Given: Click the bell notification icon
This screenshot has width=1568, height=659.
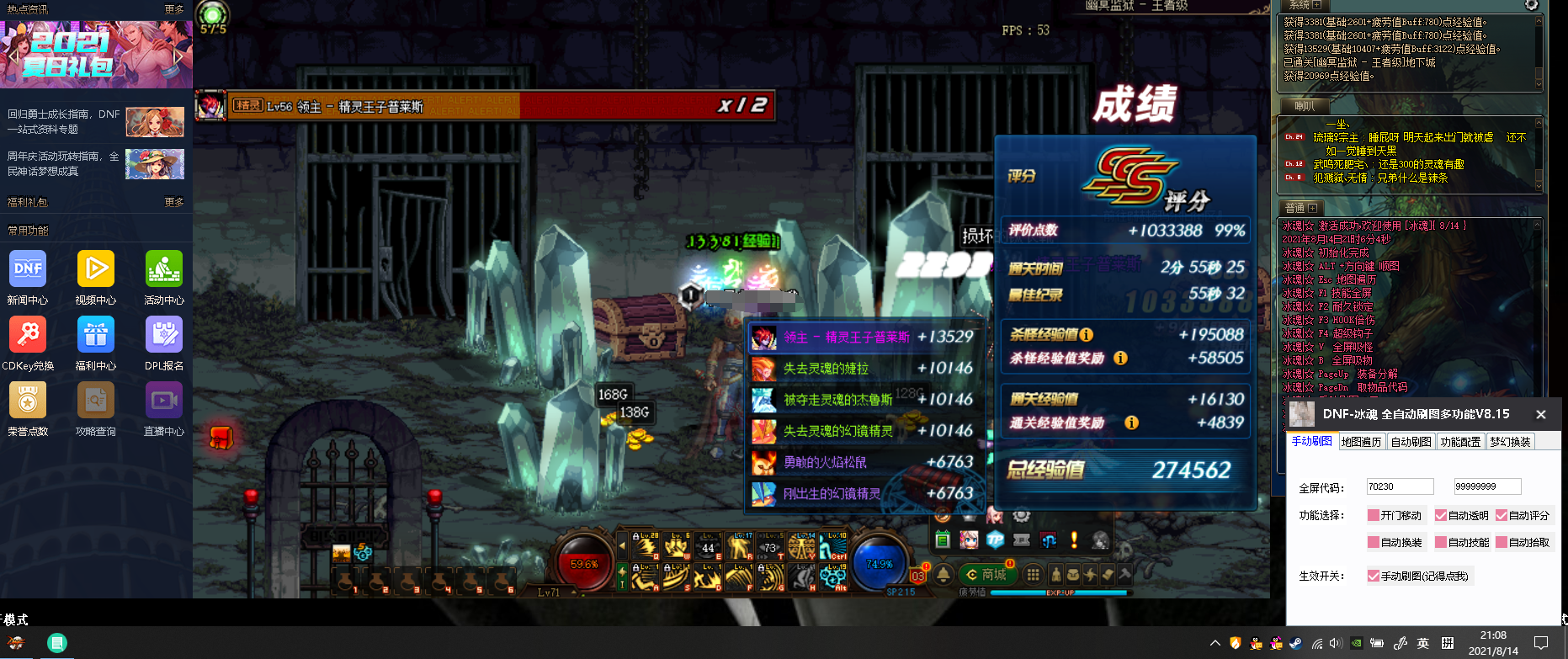Looking at the screenshot, I should (944, 575).
